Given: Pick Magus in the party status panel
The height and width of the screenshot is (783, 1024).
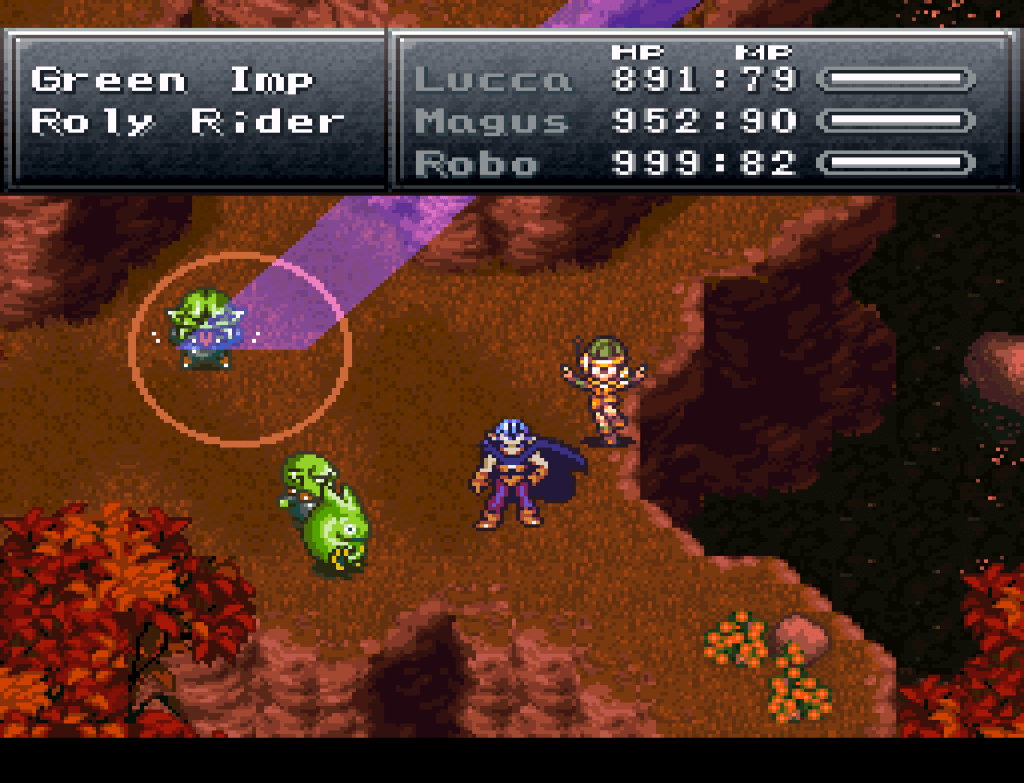Looking at the screenshot, I should tap(493, 122).
